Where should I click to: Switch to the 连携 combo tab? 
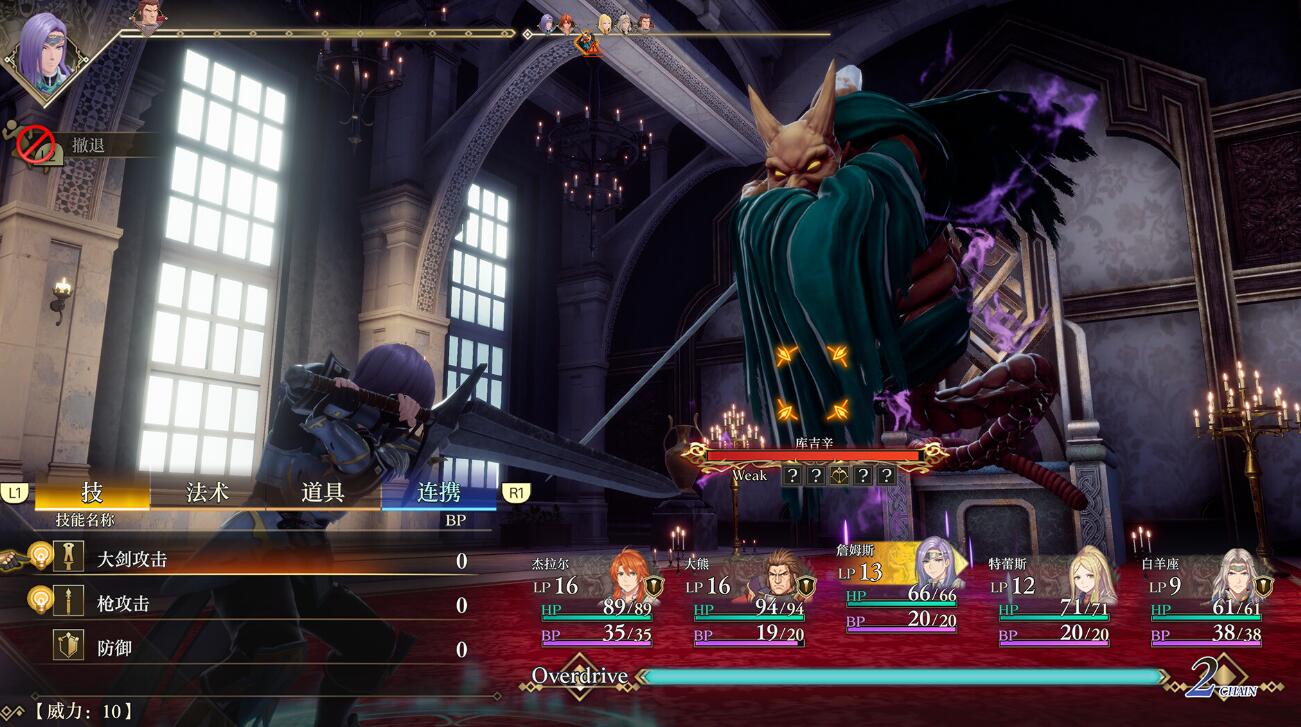[x=438, y=492]
